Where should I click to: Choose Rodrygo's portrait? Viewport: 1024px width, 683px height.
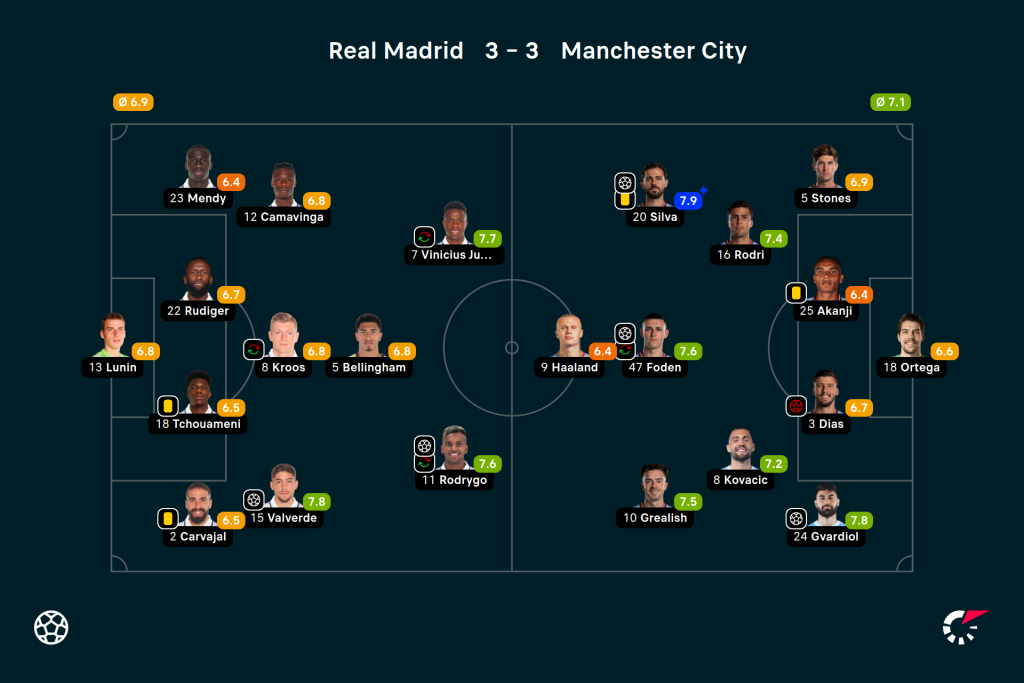454,450
